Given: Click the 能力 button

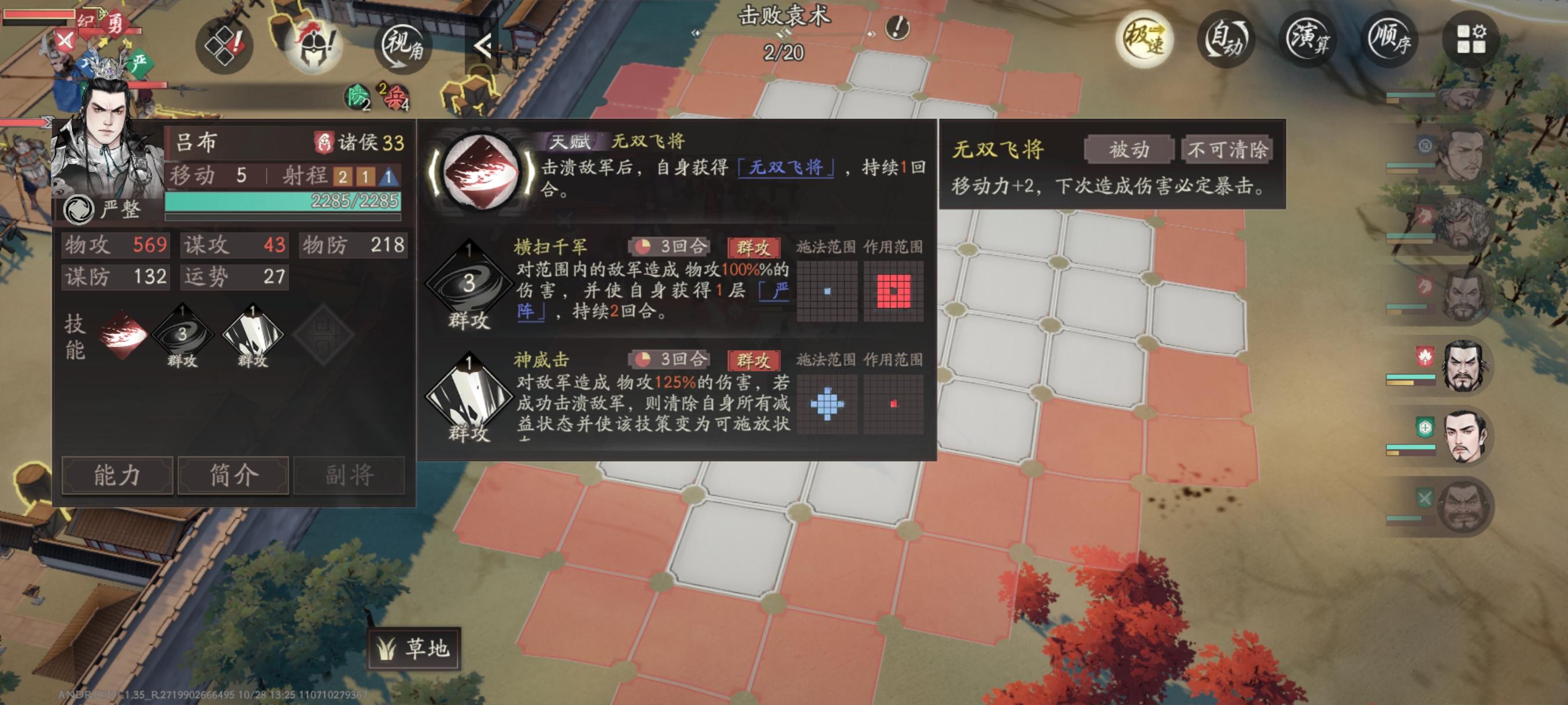Looking at the screenshot, I should 117,477.
